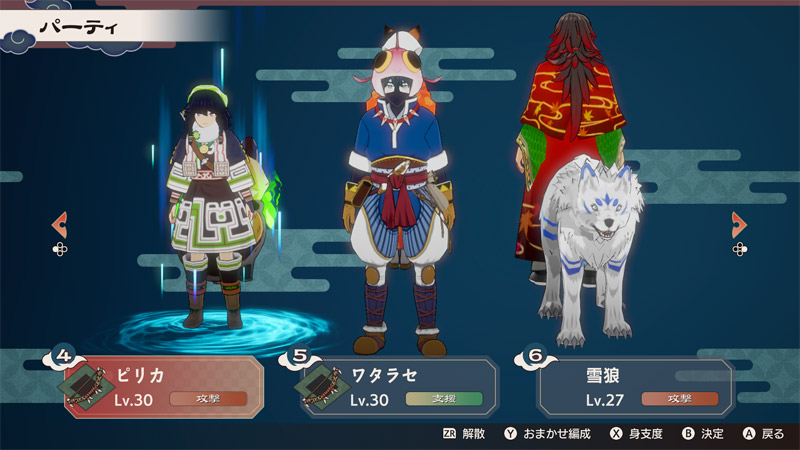The image size is (800, 450).
Task: Click the left red page arrow
Action: click(60, 224)
